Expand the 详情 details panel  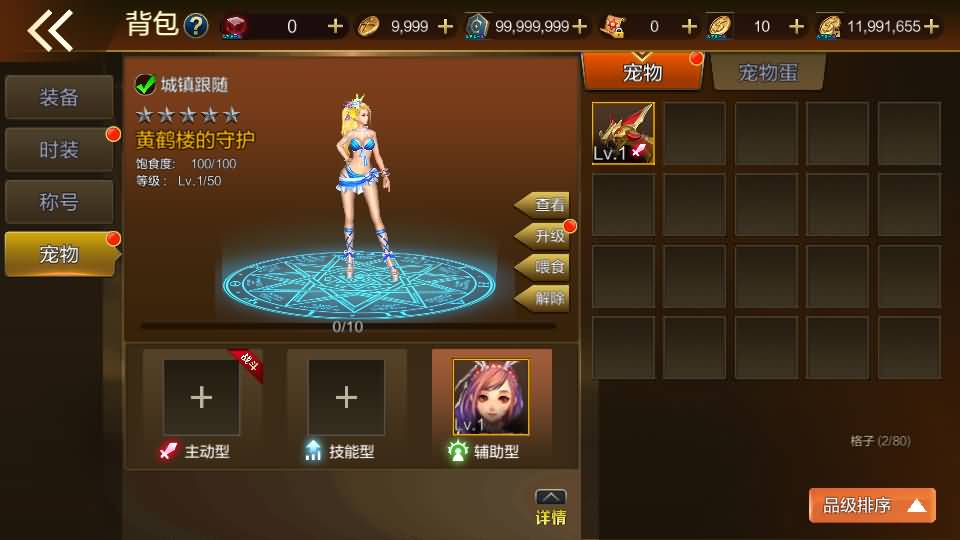coord(551,508)
